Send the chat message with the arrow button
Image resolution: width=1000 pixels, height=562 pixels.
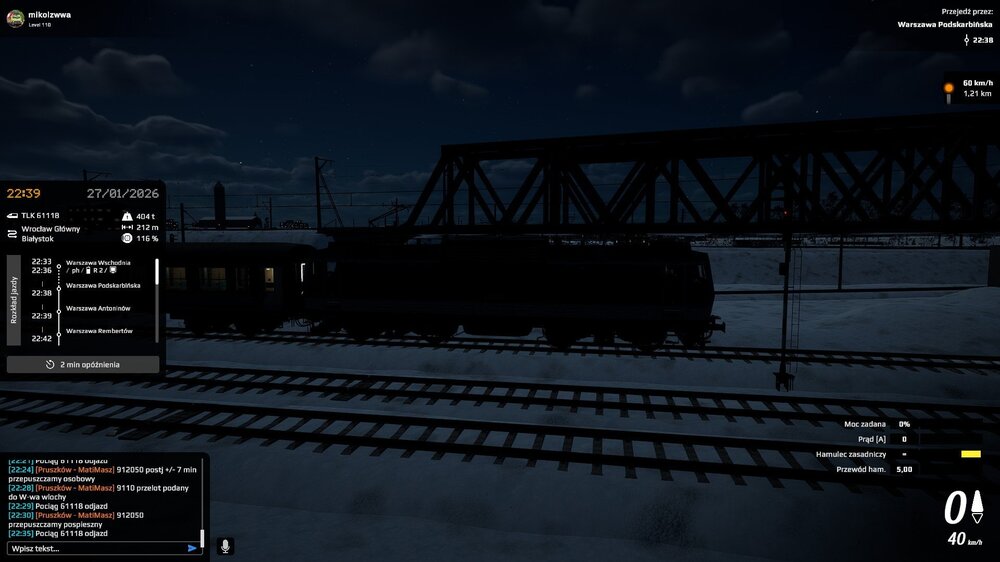click(x=192, y=548)
